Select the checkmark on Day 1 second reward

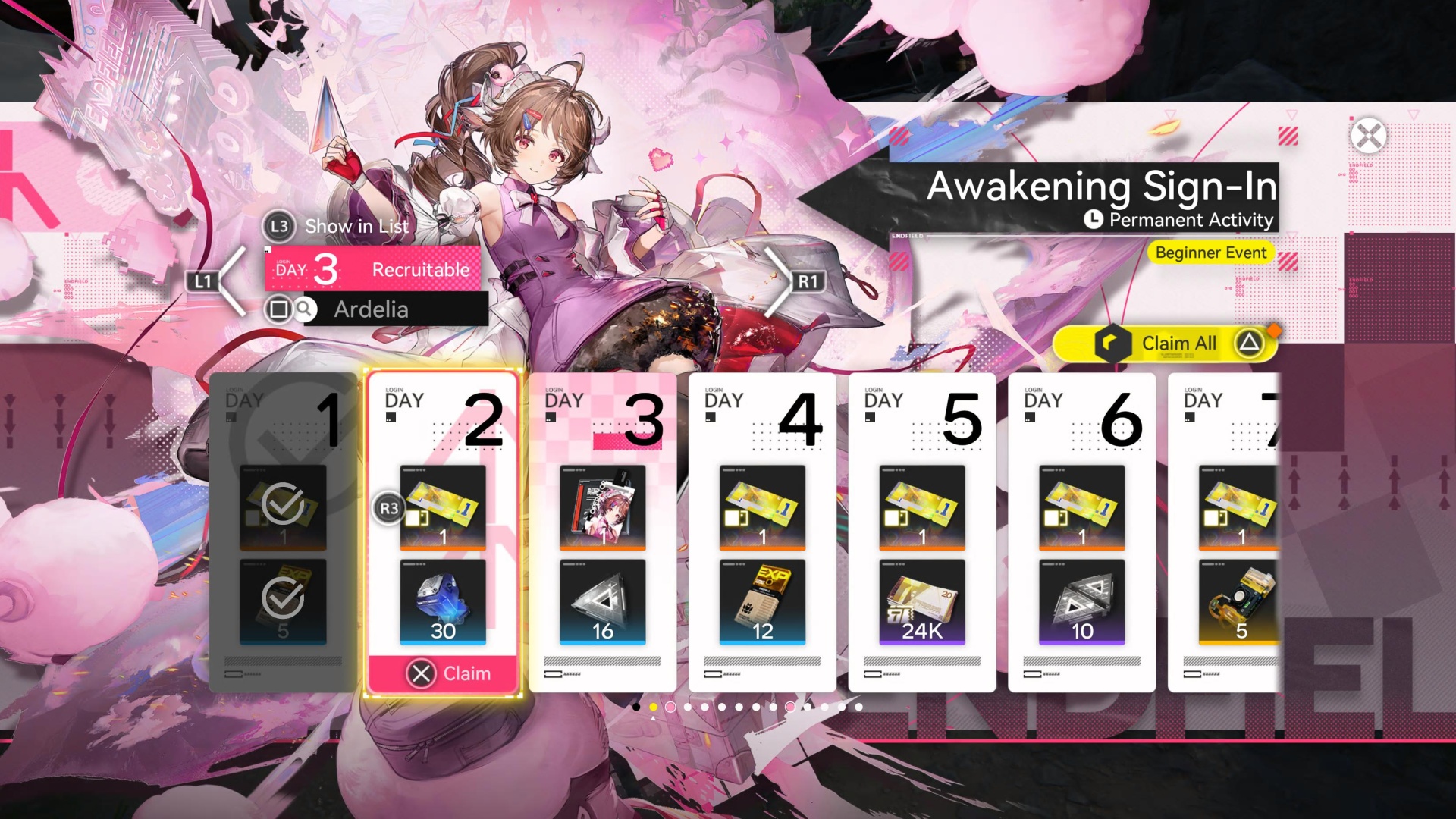(x=281, y=599)
